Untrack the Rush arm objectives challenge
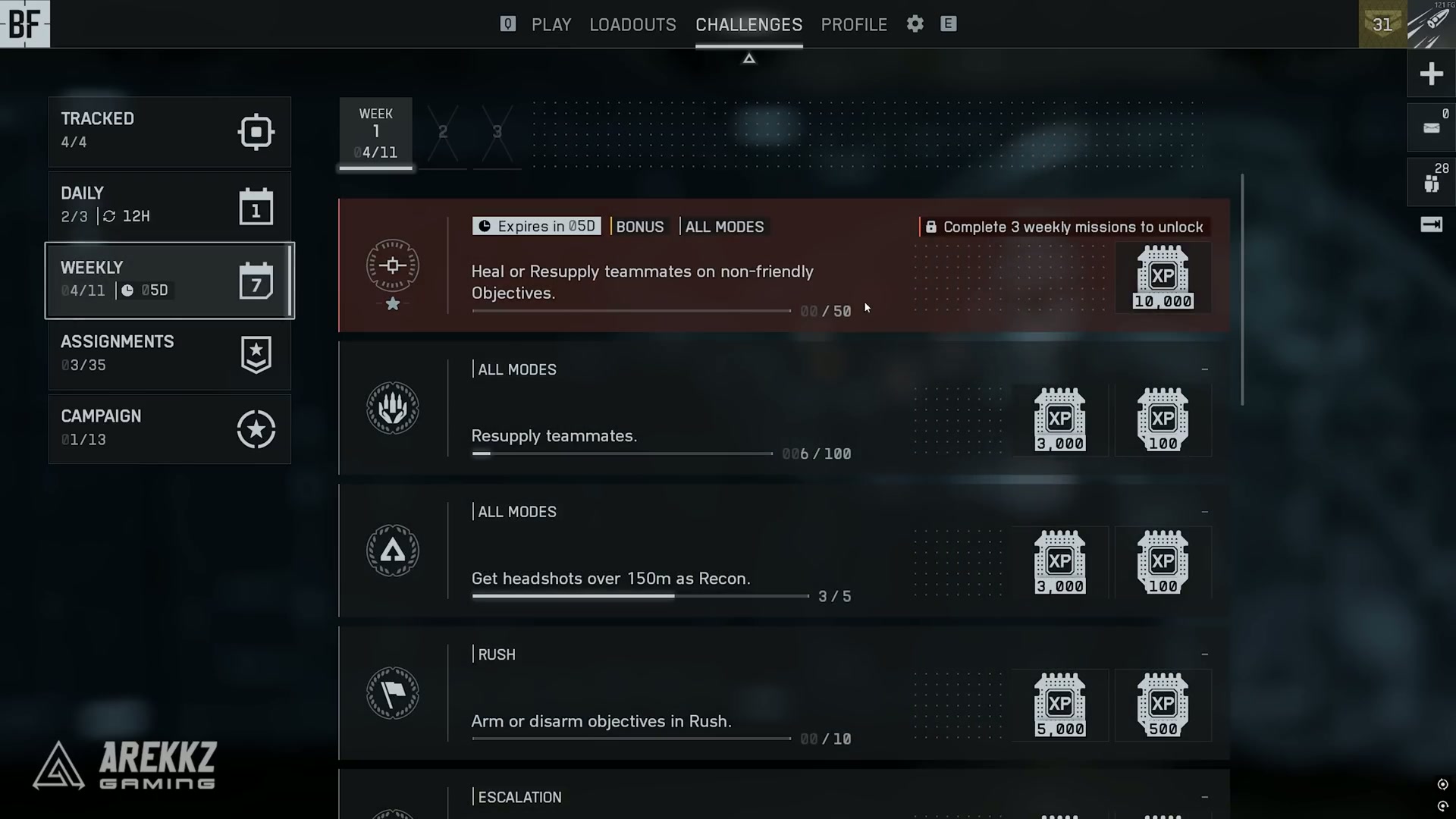Screen dimensions: 1456x819 click(x=1204, y=654)
